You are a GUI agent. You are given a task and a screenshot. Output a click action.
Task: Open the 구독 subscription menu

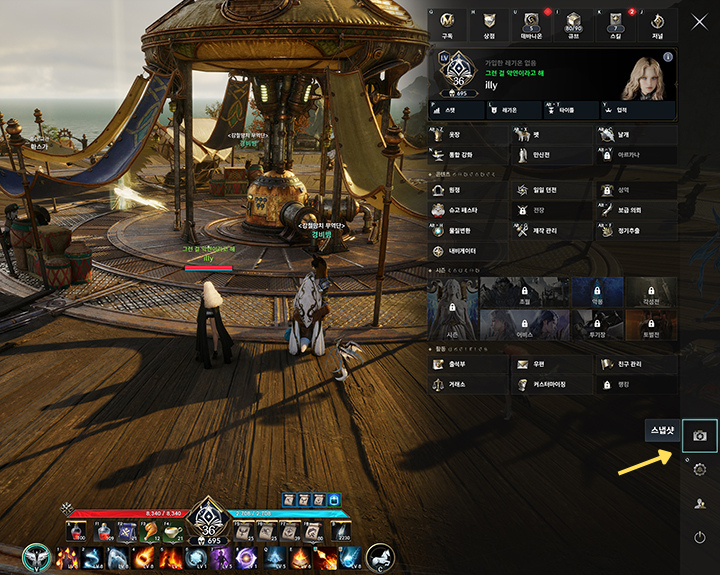coord(446,24)
